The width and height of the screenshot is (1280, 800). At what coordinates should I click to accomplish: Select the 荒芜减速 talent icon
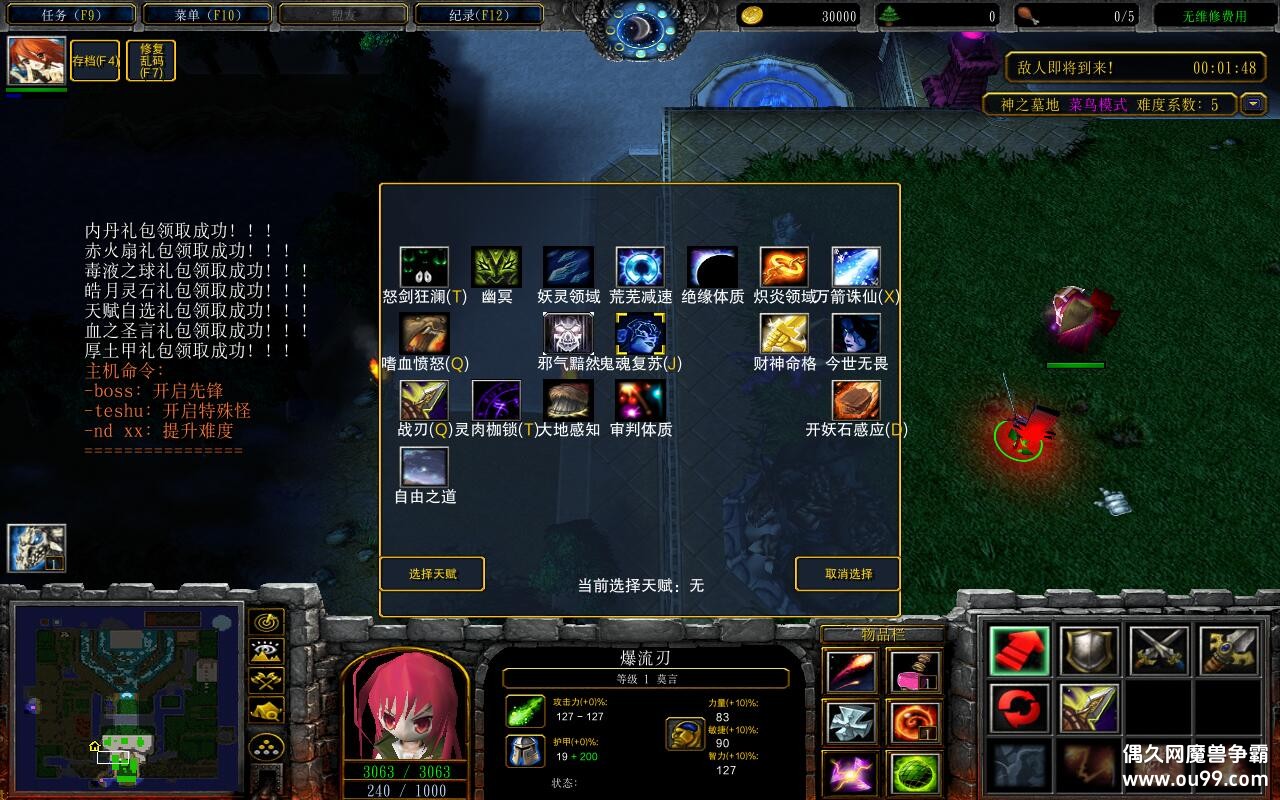click(x=640, y=268)
